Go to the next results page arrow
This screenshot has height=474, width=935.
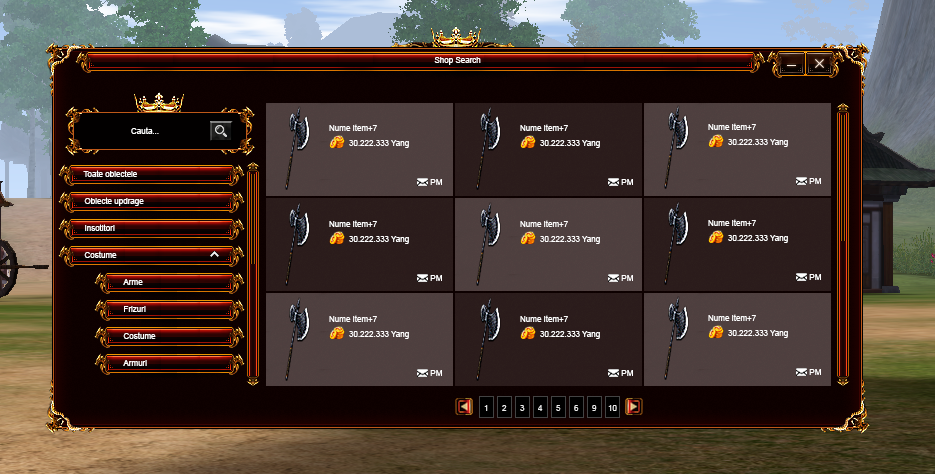[633, 407]
